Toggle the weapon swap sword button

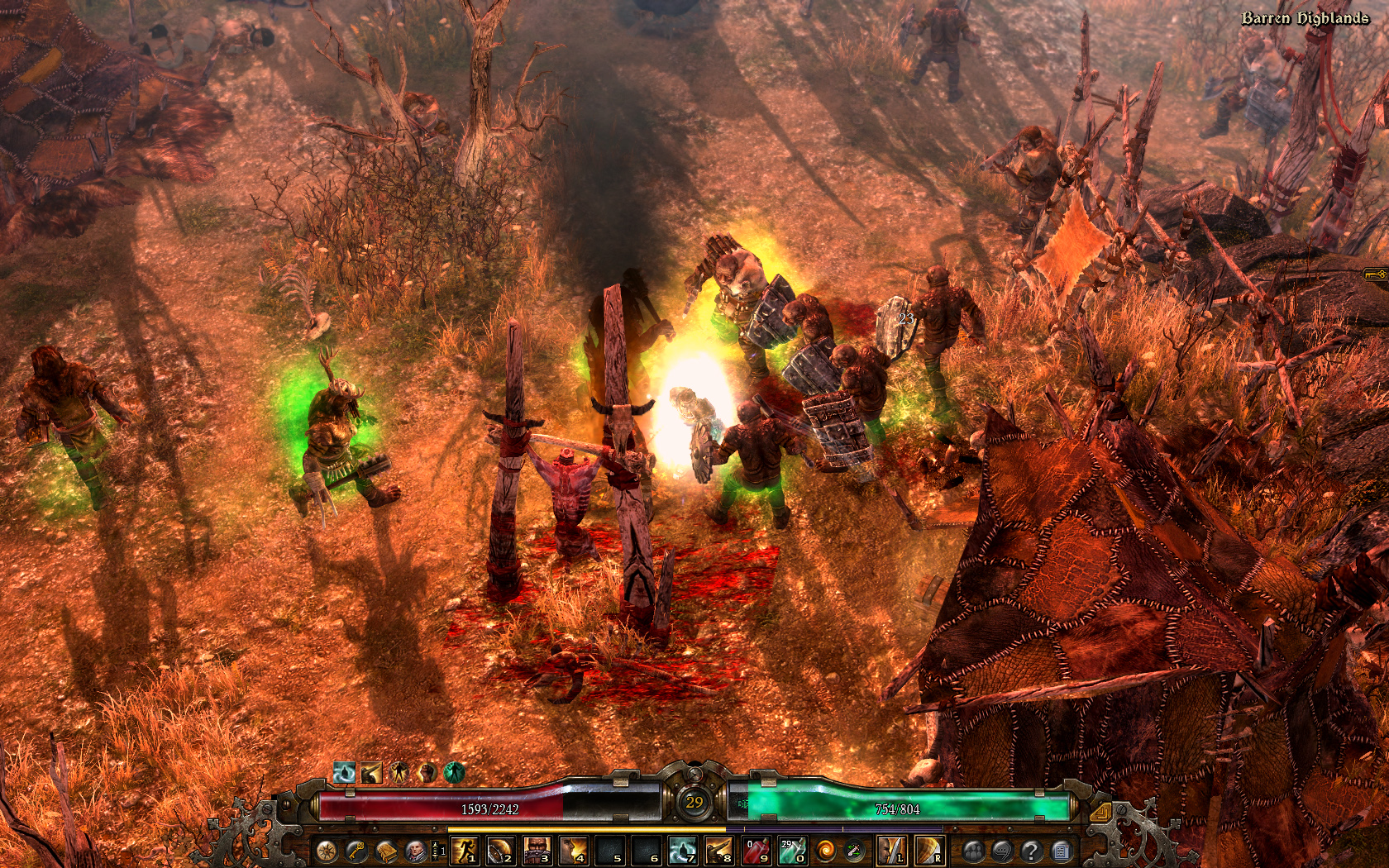coord(854,850)
